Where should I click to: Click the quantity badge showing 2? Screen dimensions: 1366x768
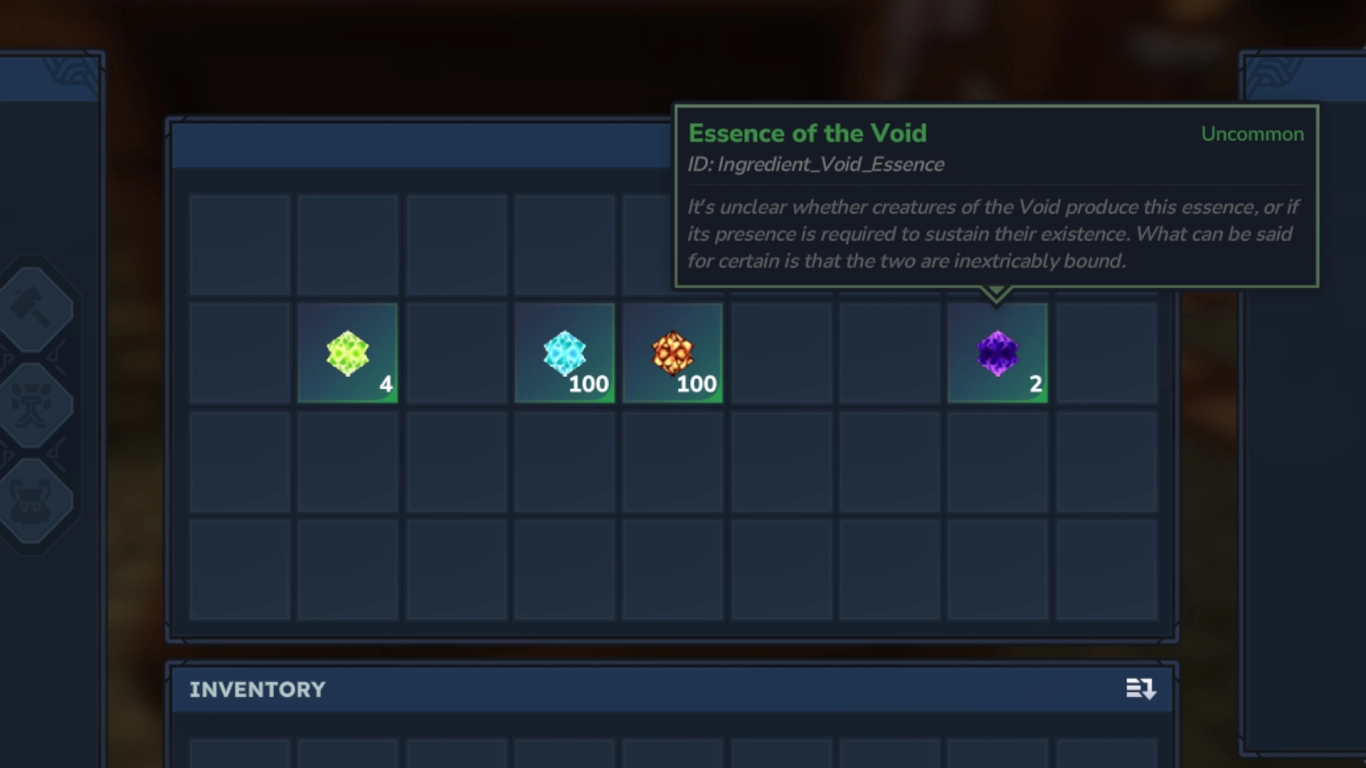click(x=1034, y=384)
